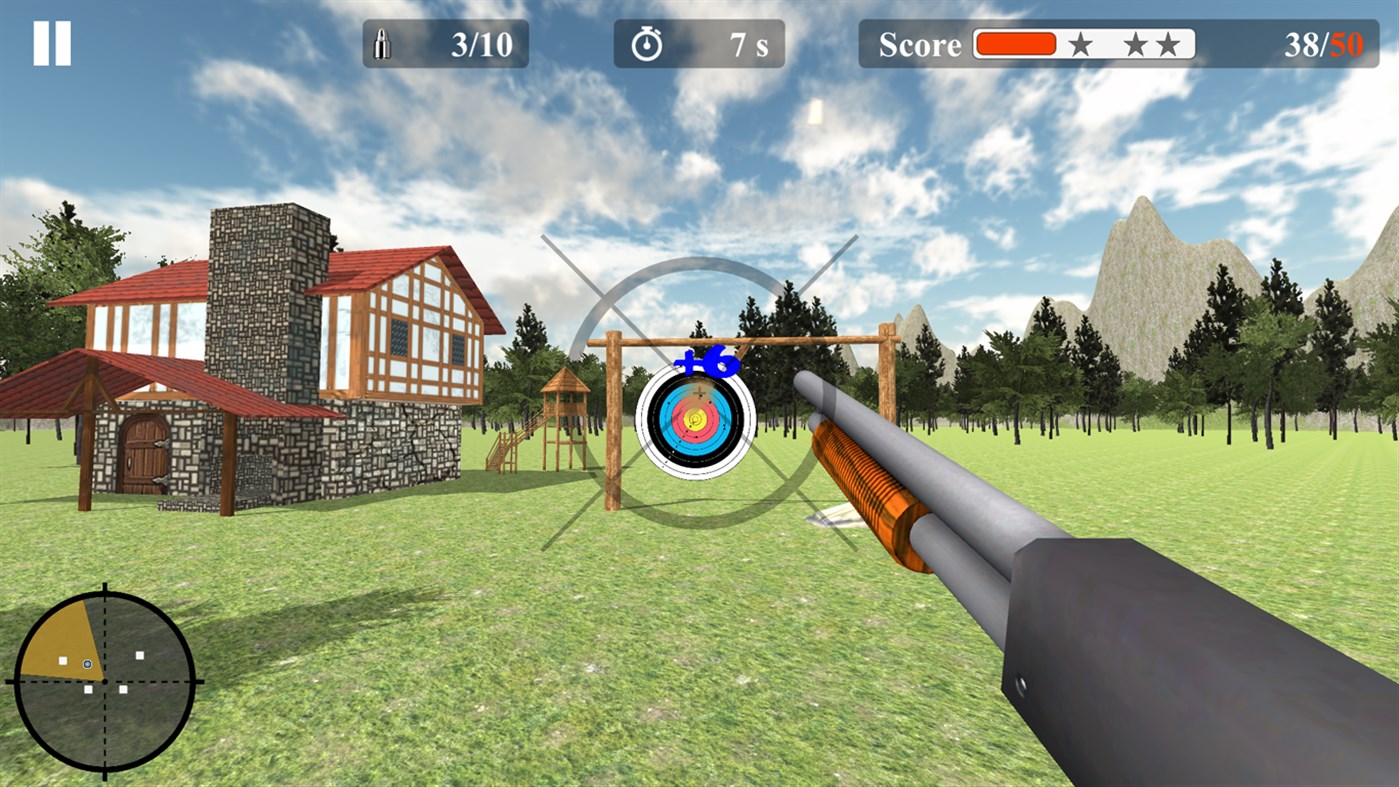
Task: Click the orange score progress bar
Action: [x=1014, y=43]
